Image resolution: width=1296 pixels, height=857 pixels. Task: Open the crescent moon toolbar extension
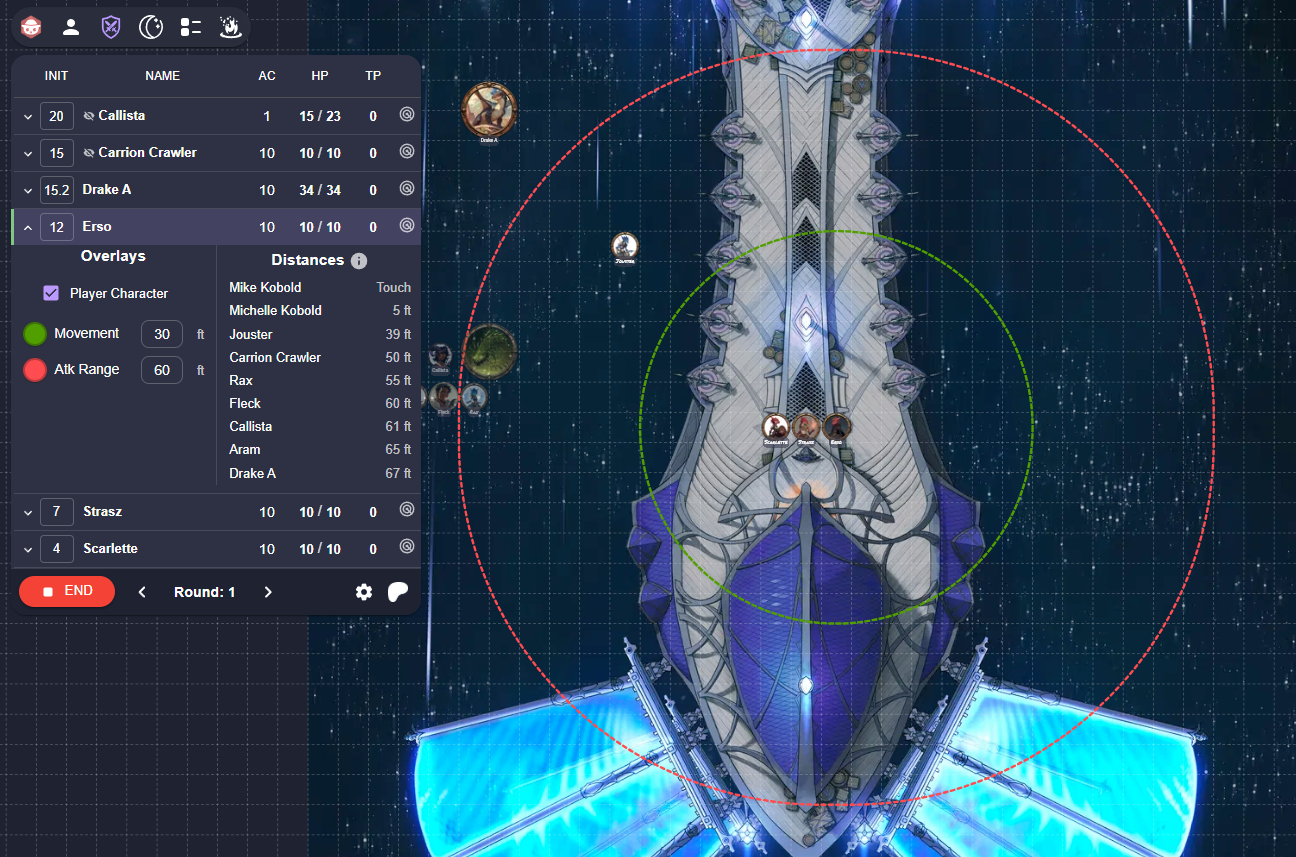click(150, 27)
